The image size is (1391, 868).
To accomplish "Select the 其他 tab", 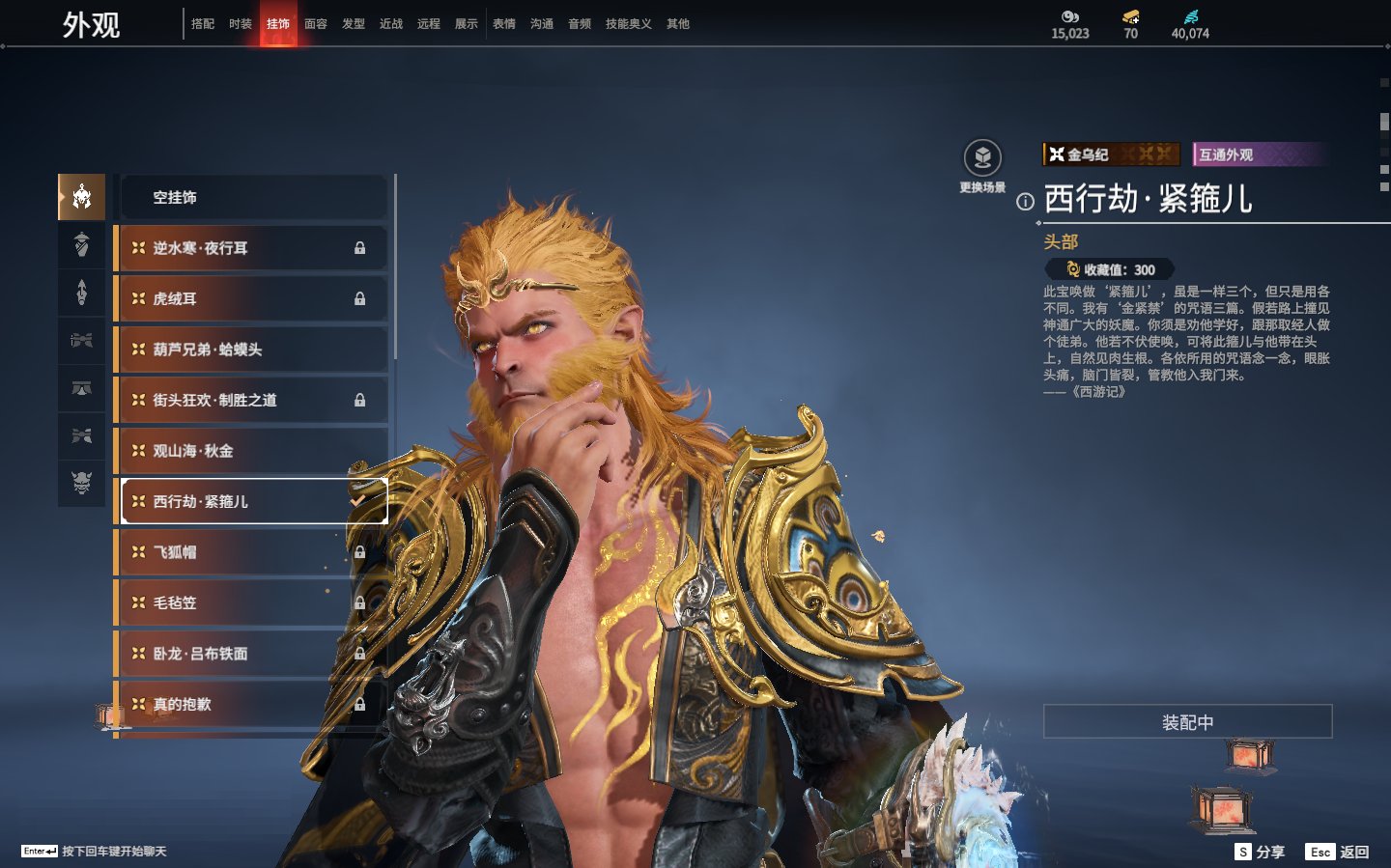I will (678, 24).
